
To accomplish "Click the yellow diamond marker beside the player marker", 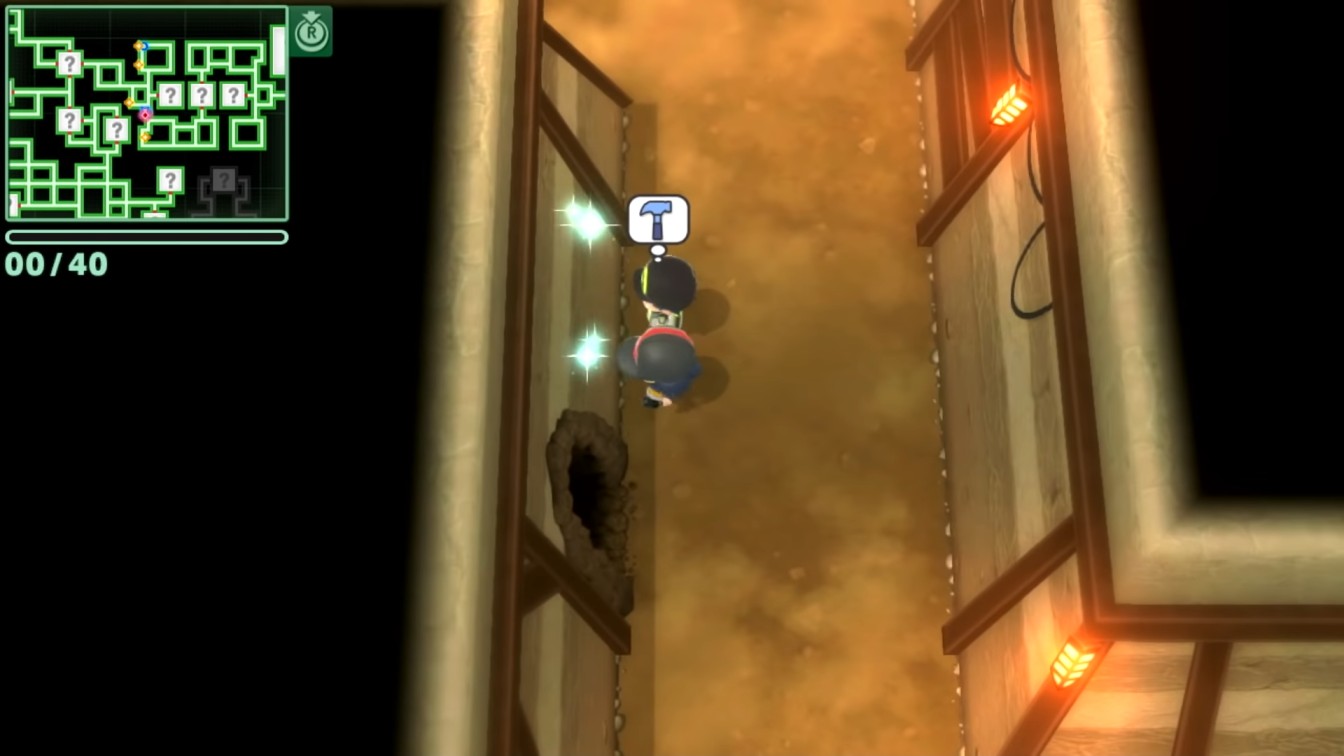I will pos(129,102).
